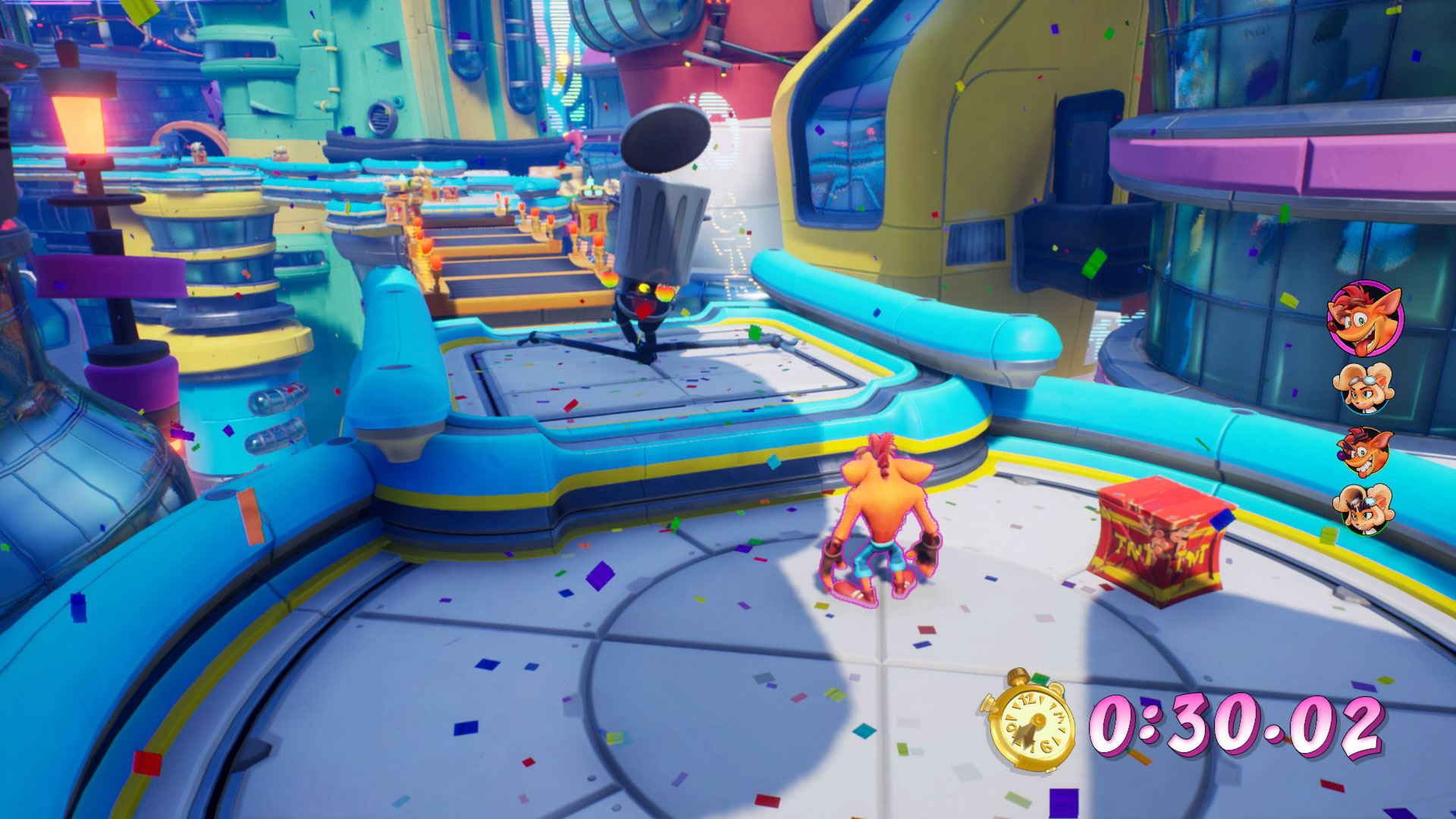This screenshot has width=1456, height=819.
Task: Select the Fake Coco portrait with green ring
Action: pos(1364,508)
